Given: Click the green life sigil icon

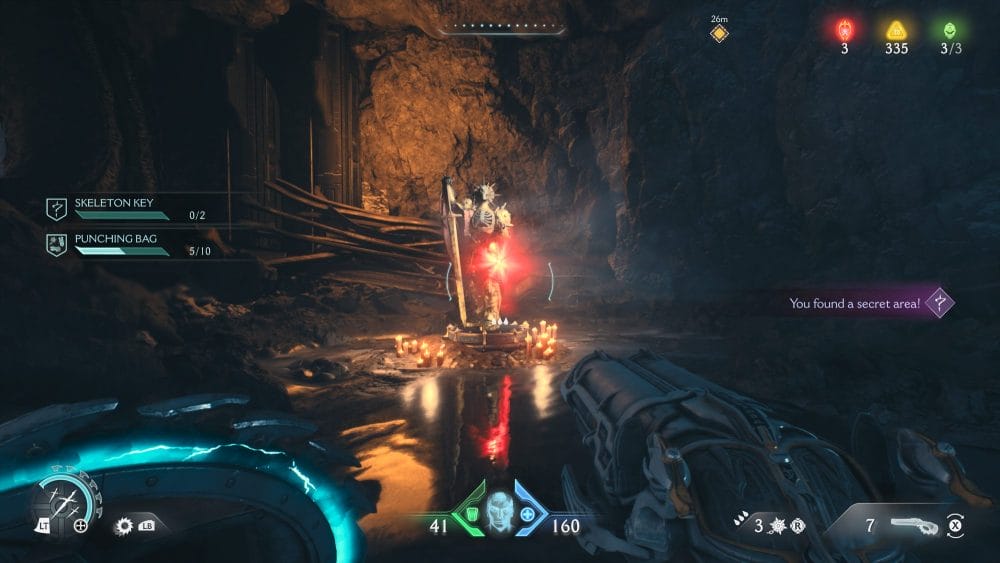Looking at the screenshot, I should pos(948,28).
